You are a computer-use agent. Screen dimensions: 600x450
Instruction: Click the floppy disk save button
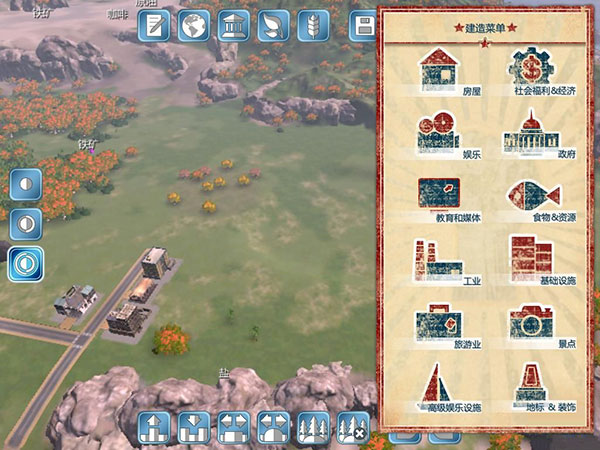coord(364,25)
